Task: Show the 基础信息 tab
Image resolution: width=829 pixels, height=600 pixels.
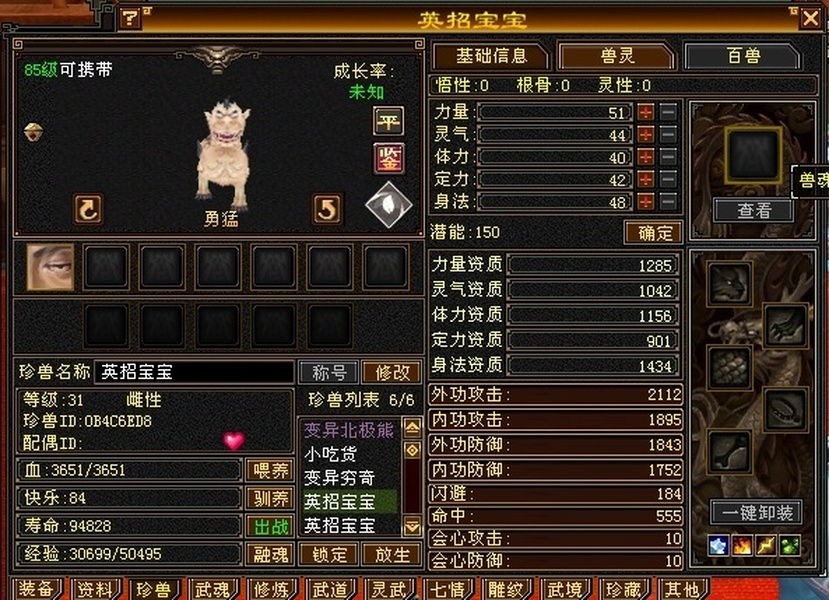Action: tap(490, 56)
